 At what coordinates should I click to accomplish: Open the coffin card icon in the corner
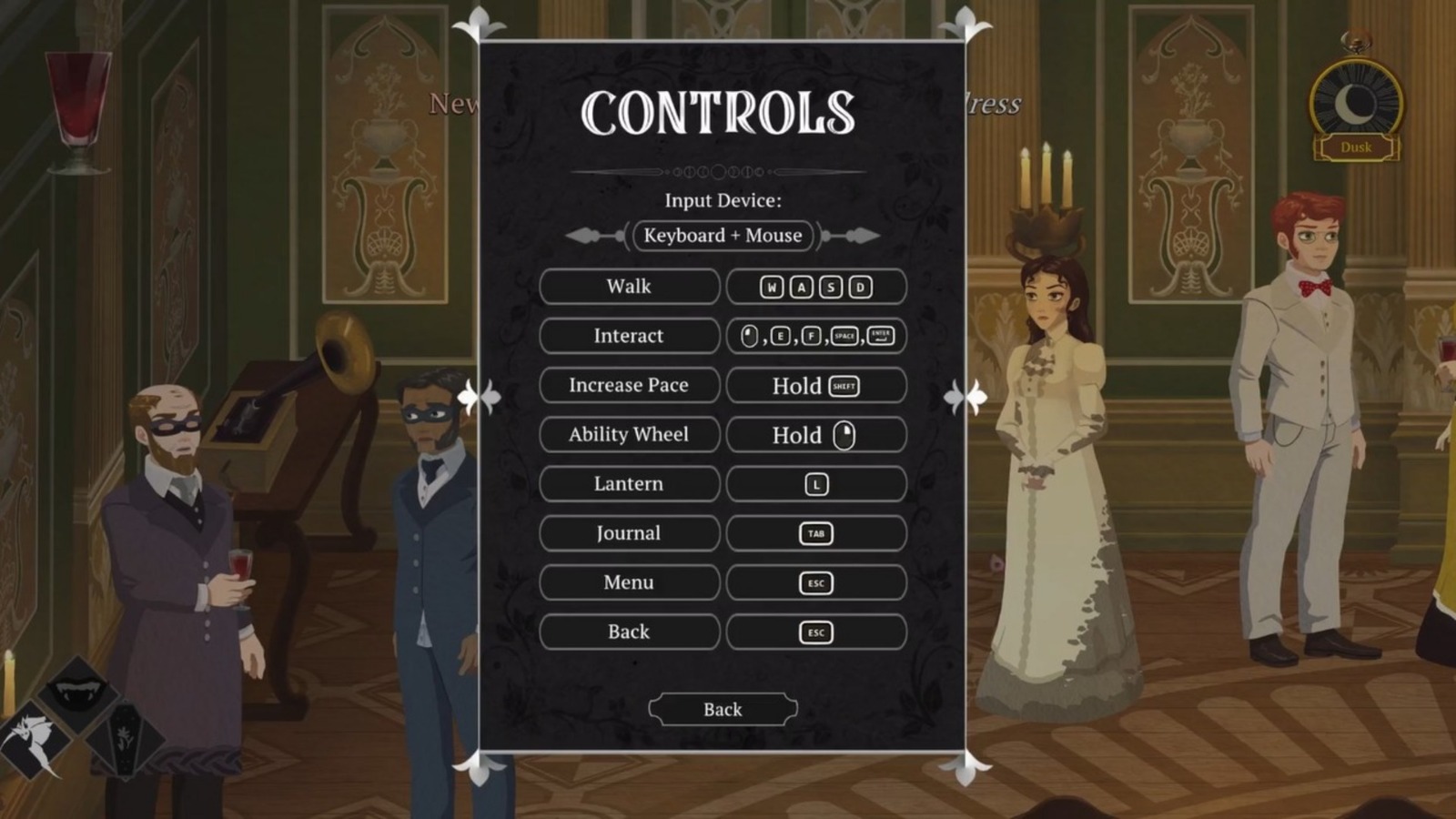[126, 739]
